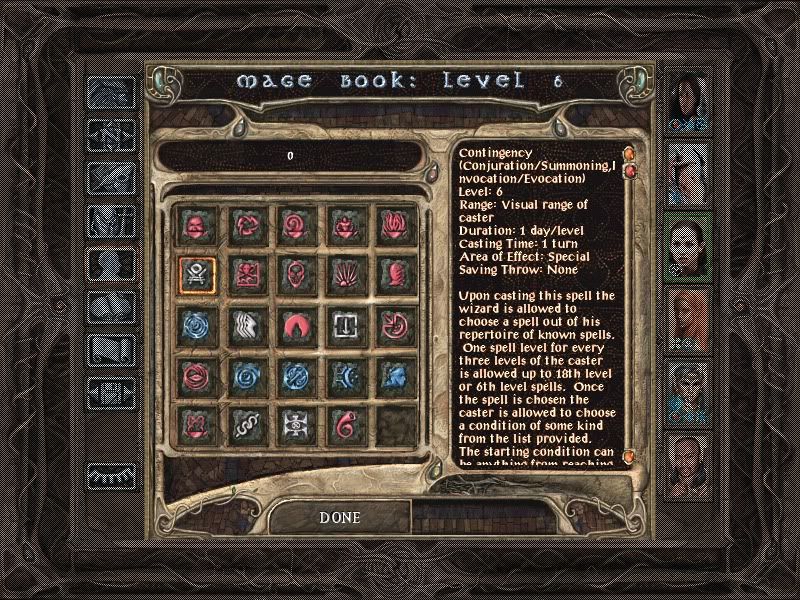The width and height of the screenshot is (800, 600).
Task: Select the red-haired party member portrait
Action: tap(690, 320)
